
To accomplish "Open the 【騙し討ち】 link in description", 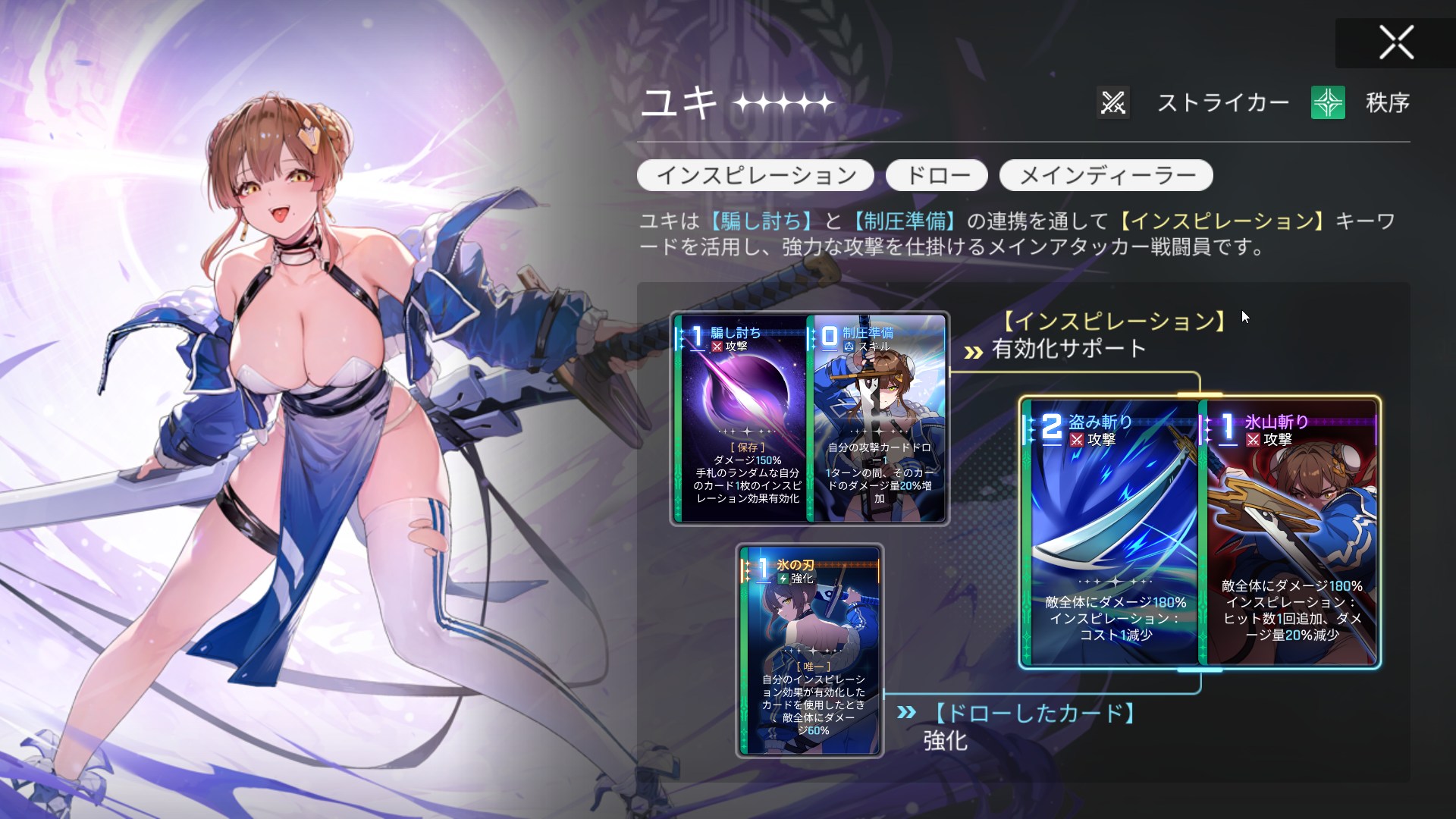I will click(x=761, y=221).
